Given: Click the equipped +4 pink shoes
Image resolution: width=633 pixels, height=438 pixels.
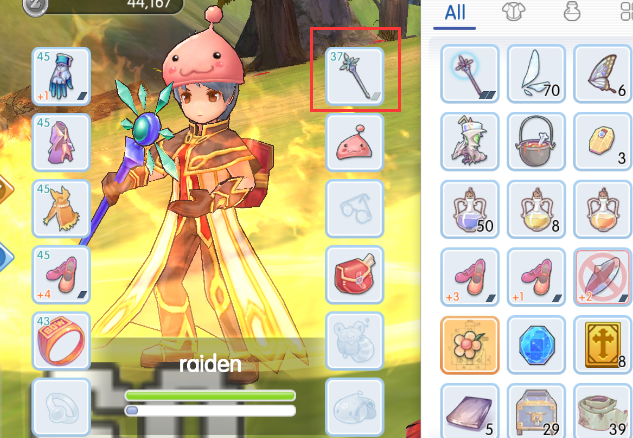Looking at the screenshot, I should [x=62, y=274].
